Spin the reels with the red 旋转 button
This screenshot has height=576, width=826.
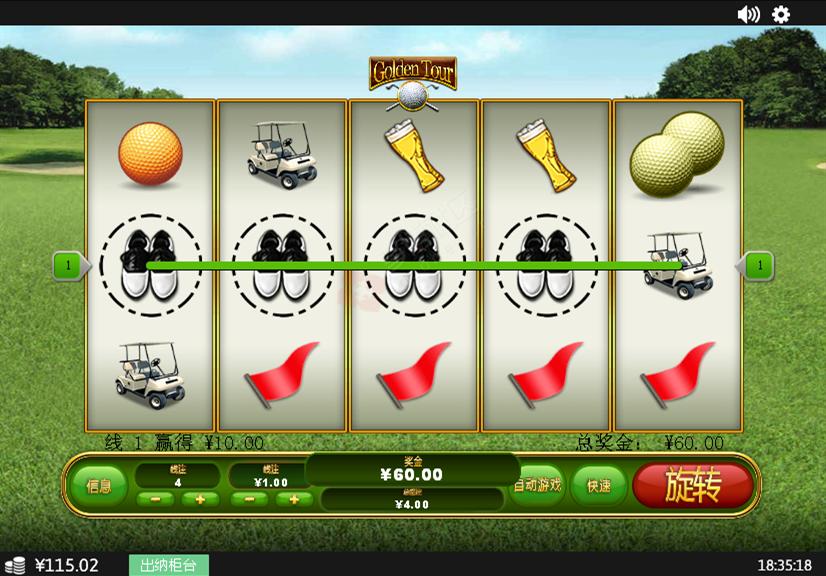pyautogui.click(x=692, y=485)
